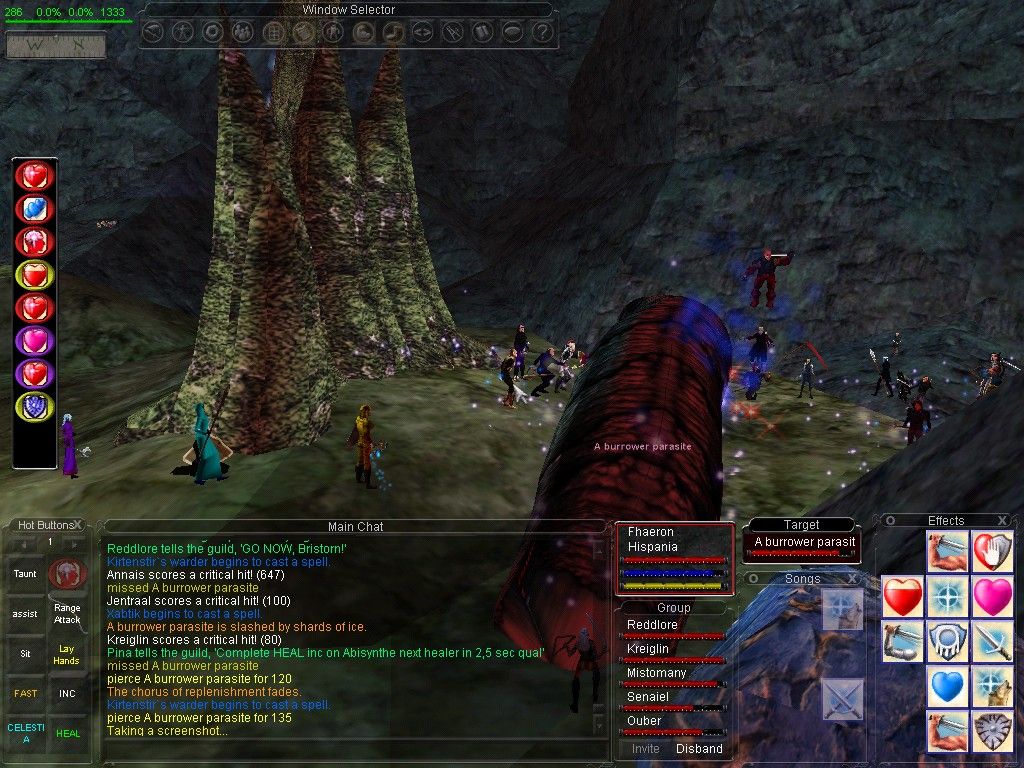The height and width of the screenshot is (768, 1024).
Task: Activate the green HEAL hot button
Action: 67,733
